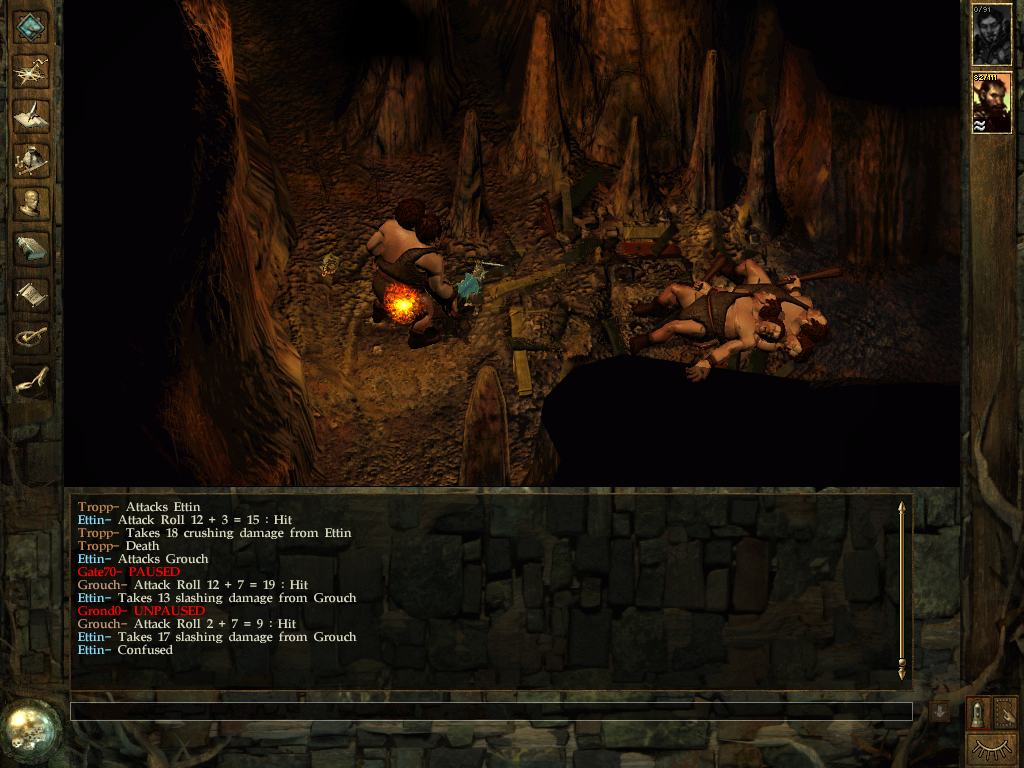Click the down arrow beside the chat box

(x=939, y=711)
